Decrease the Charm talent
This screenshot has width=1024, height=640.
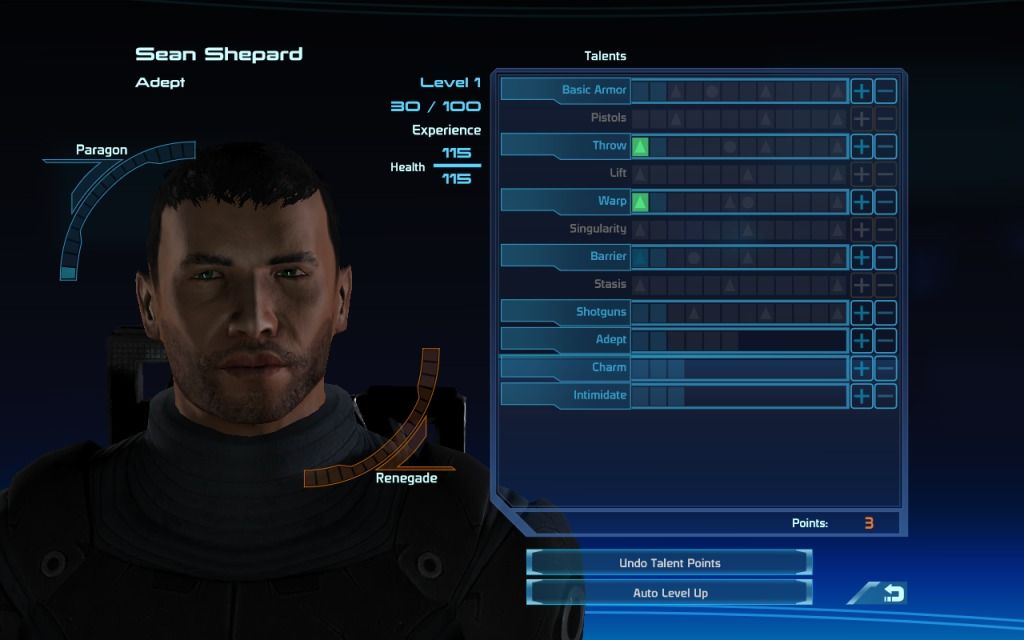(885, 368)
